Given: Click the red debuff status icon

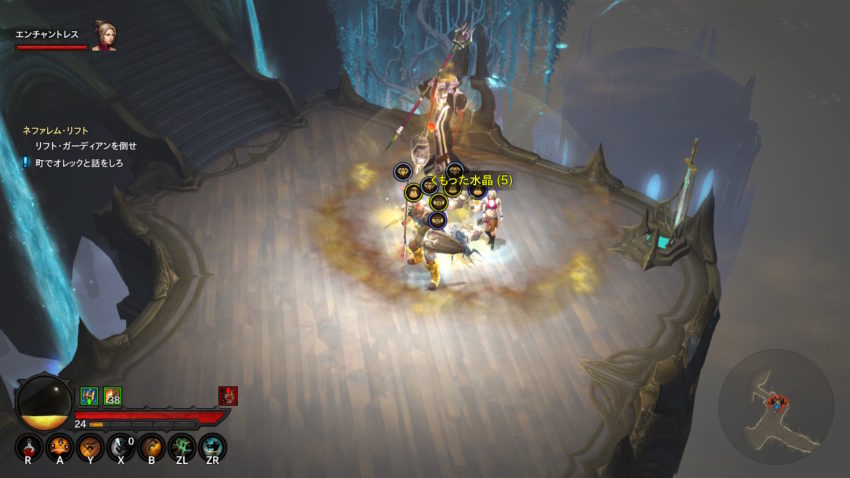Looking at the screenshot, I should click(228, 396).
